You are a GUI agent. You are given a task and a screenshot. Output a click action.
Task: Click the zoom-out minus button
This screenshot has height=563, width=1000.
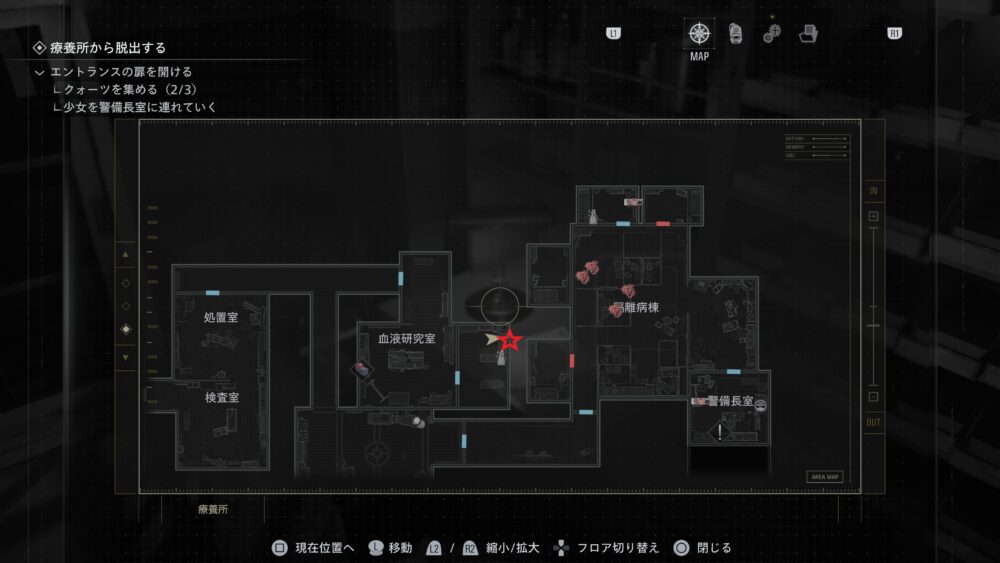(873, 397)
